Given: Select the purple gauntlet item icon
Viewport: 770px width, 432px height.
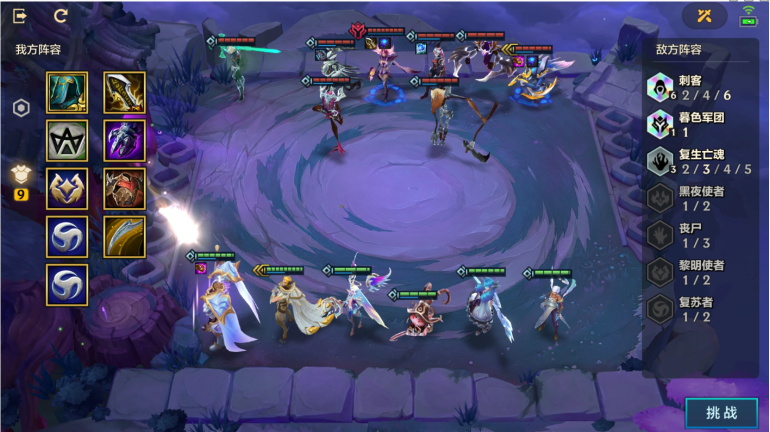Looking at the screenshot, I should (x=125, y=141).
